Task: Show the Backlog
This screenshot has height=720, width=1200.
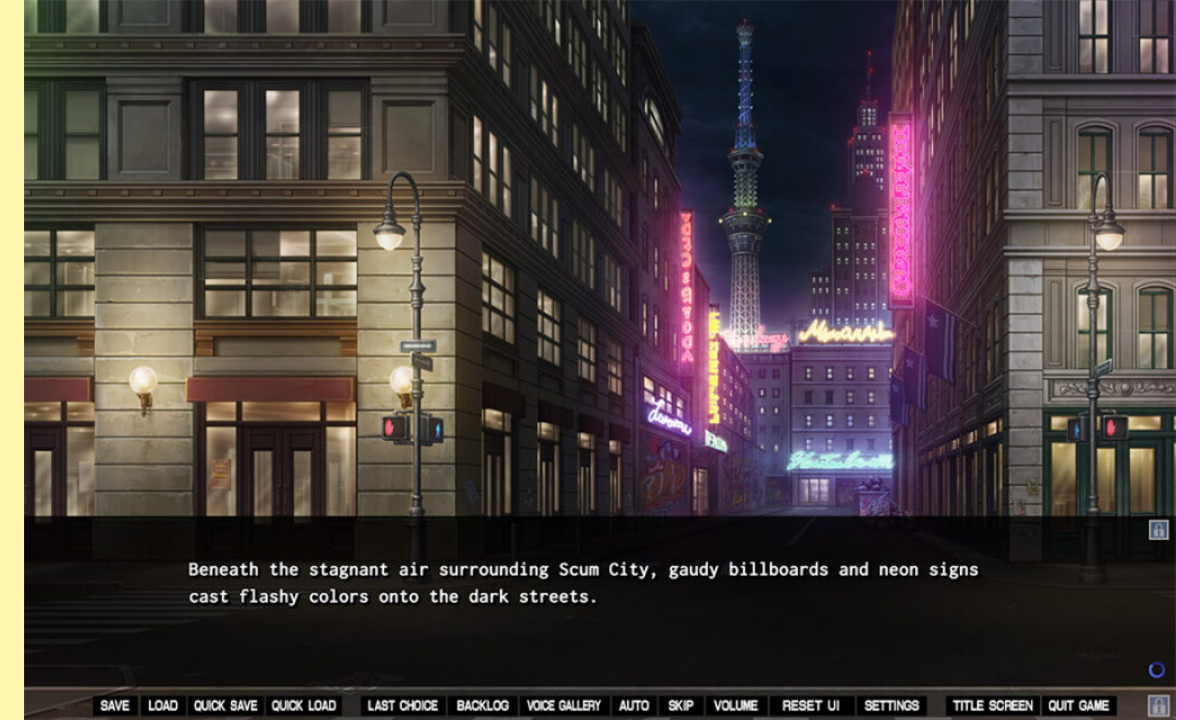Action: [483, 706]
